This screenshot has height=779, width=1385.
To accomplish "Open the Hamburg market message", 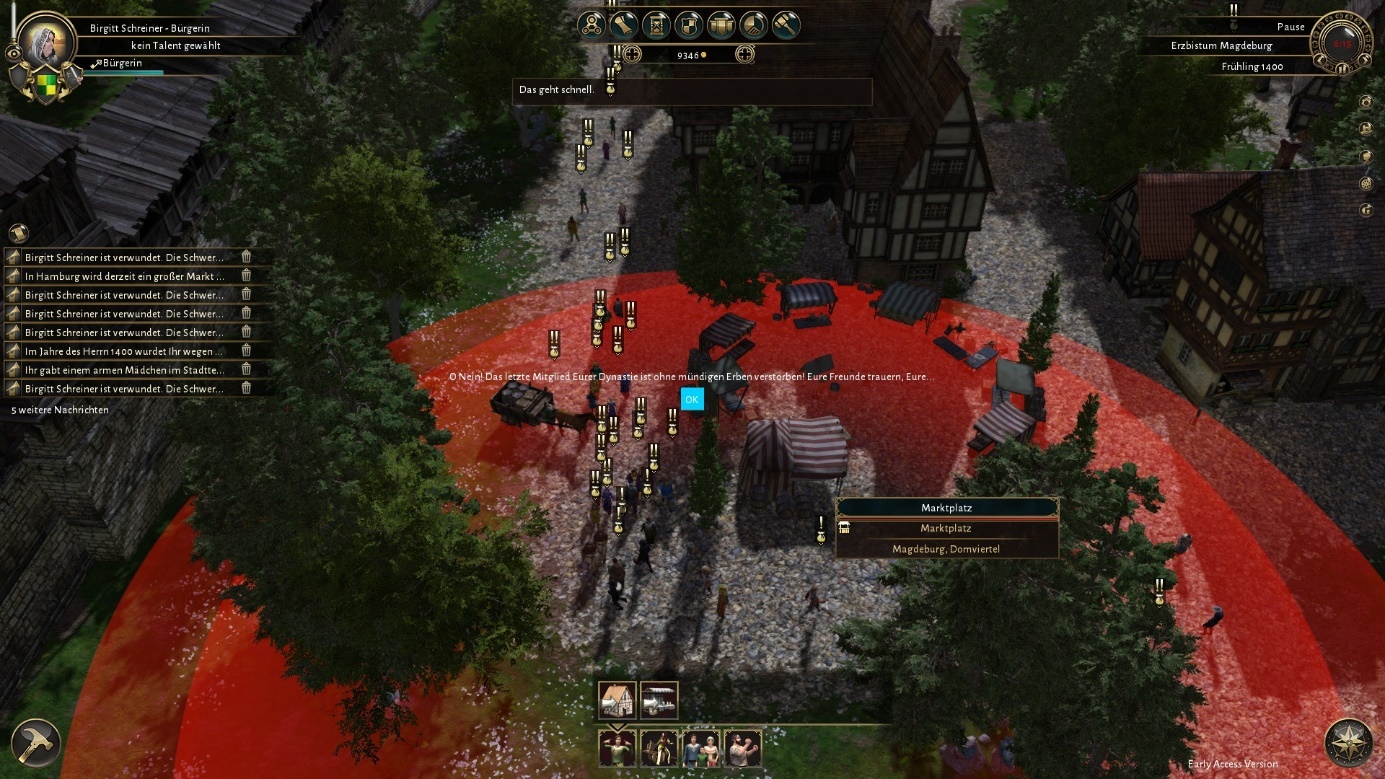I will click(x=124, y=276).
